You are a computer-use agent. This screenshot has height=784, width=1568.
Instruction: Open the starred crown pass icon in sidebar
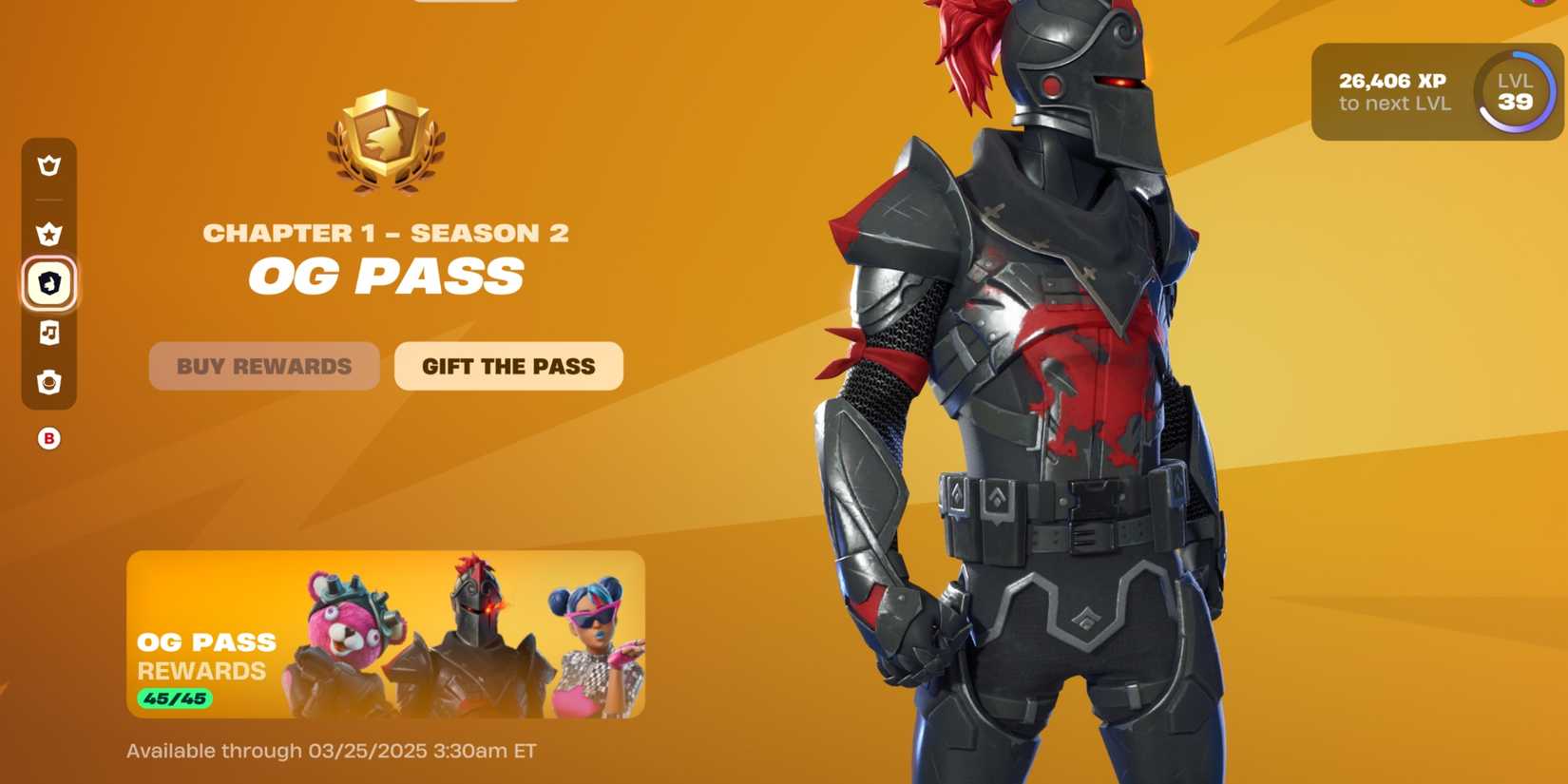click(x=48, y=233)
